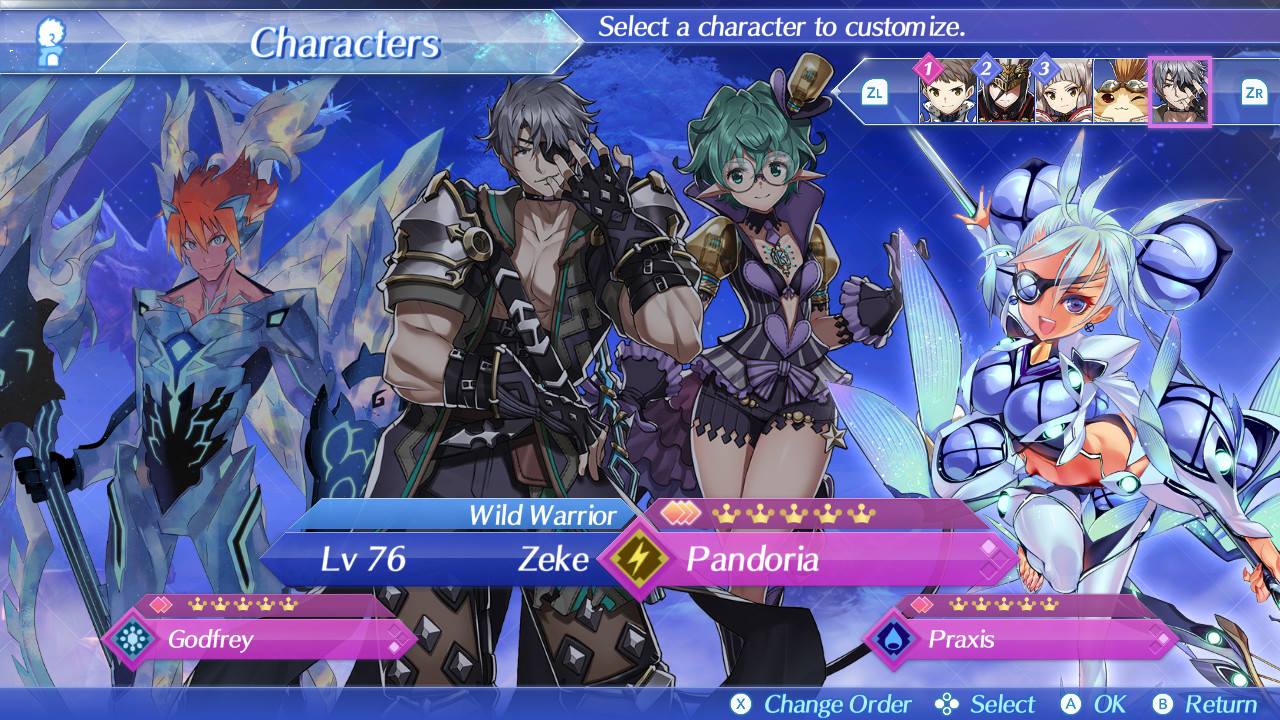Switch to Nia's character portrait
This screenshot has height=720, width=1280.
(1063, 93)
